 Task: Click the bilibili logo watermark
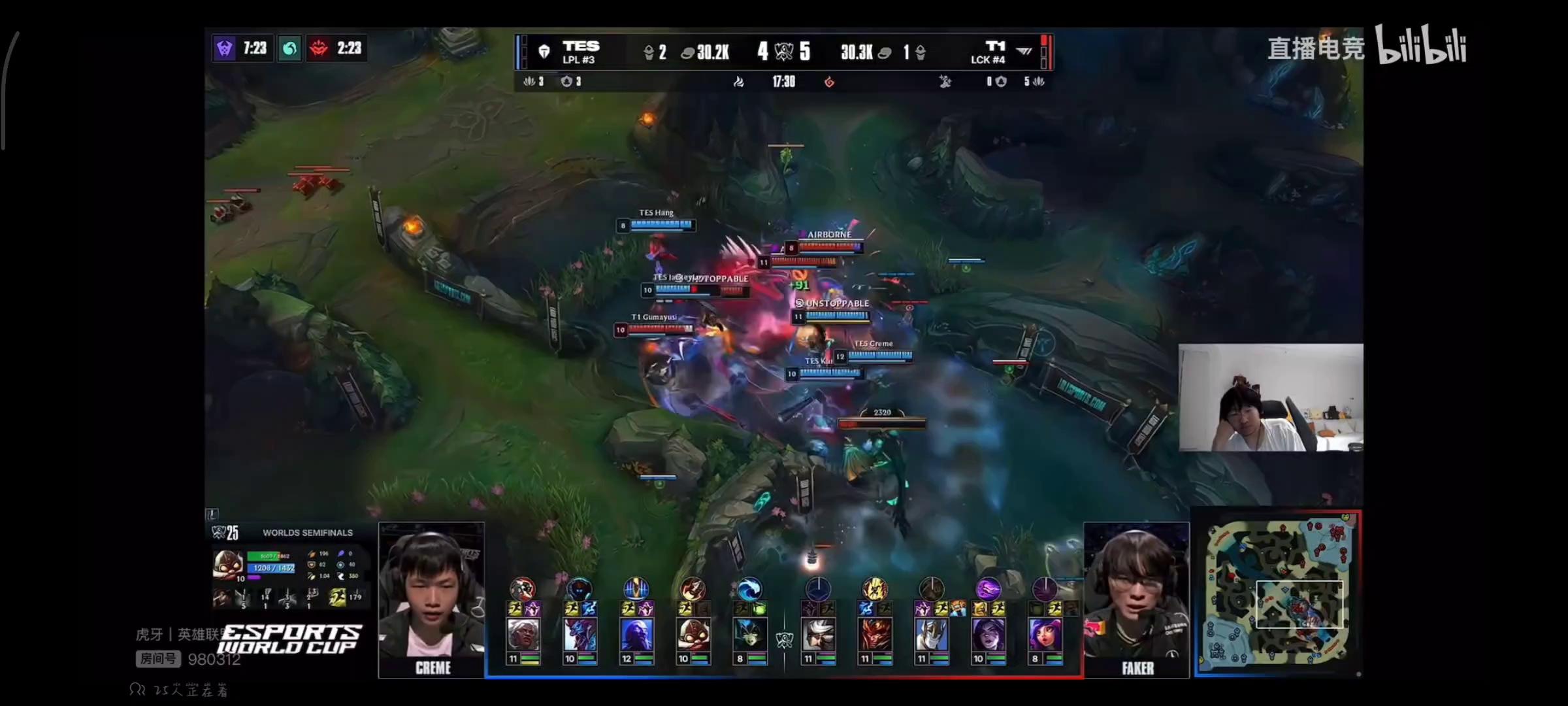pos(1421,44)
